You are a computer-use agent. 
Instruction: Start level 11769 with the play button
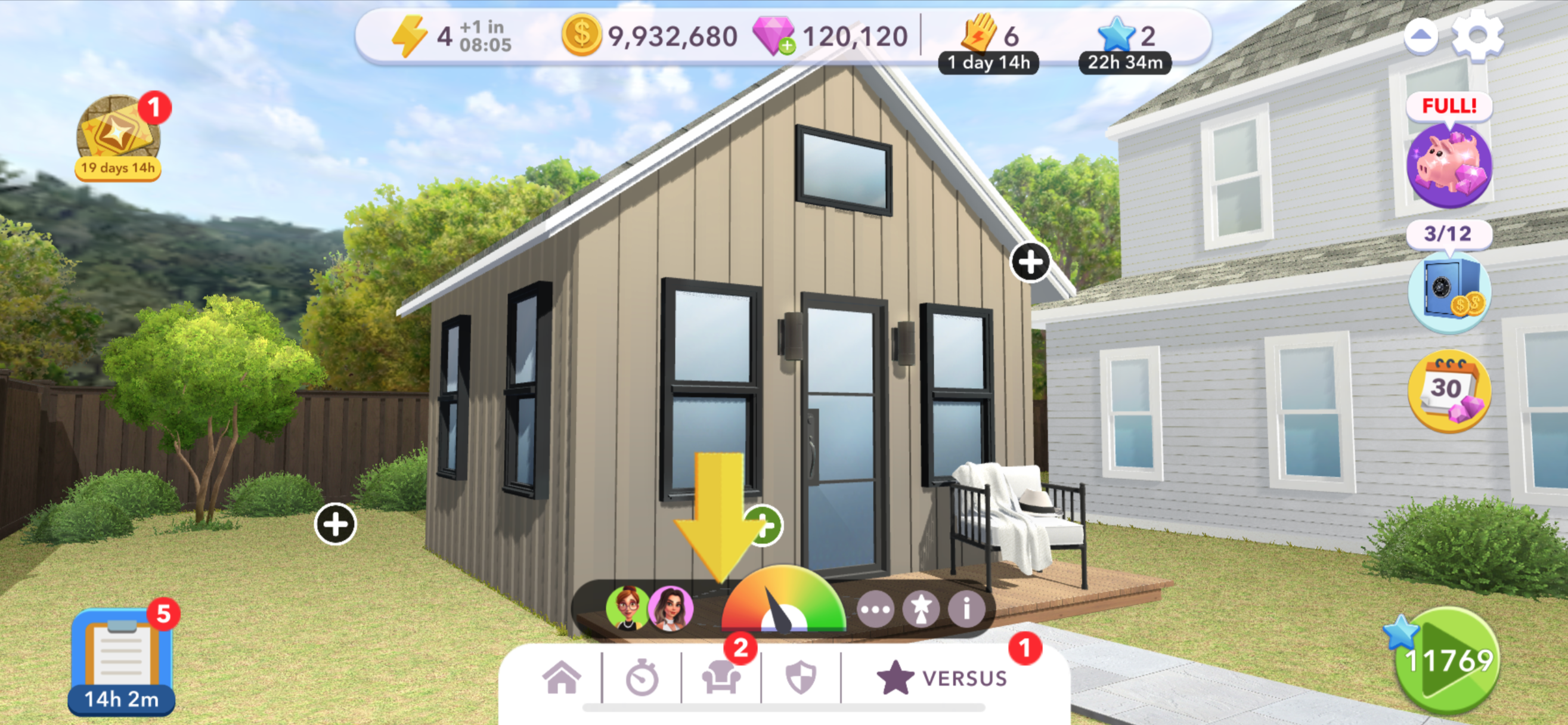1448,659
